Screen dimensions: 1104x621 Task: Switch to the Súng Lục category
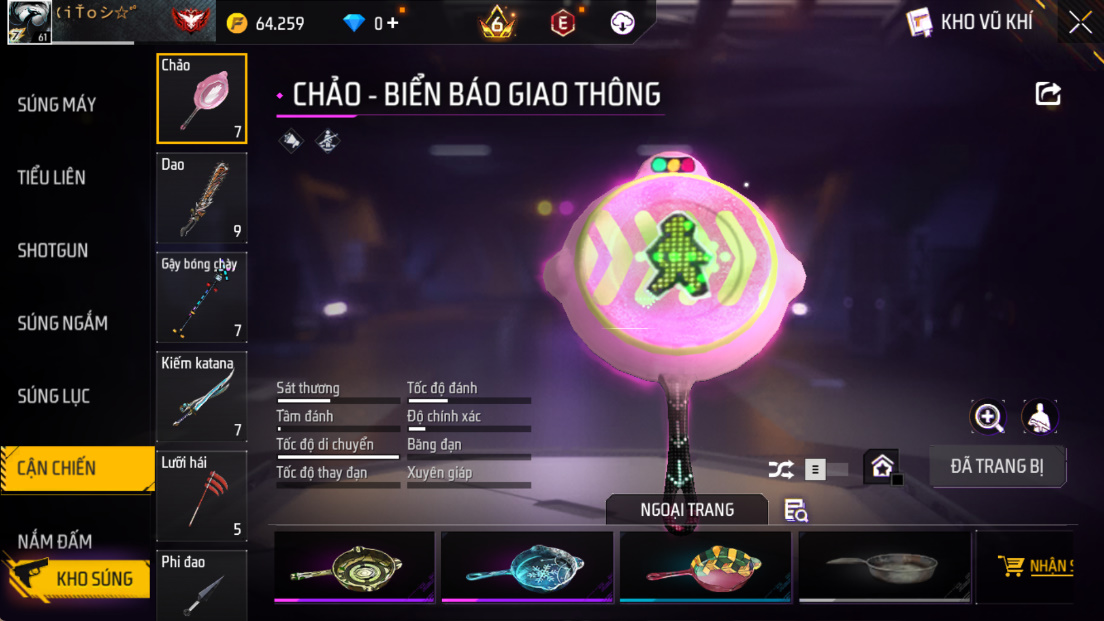coord(54,396)
